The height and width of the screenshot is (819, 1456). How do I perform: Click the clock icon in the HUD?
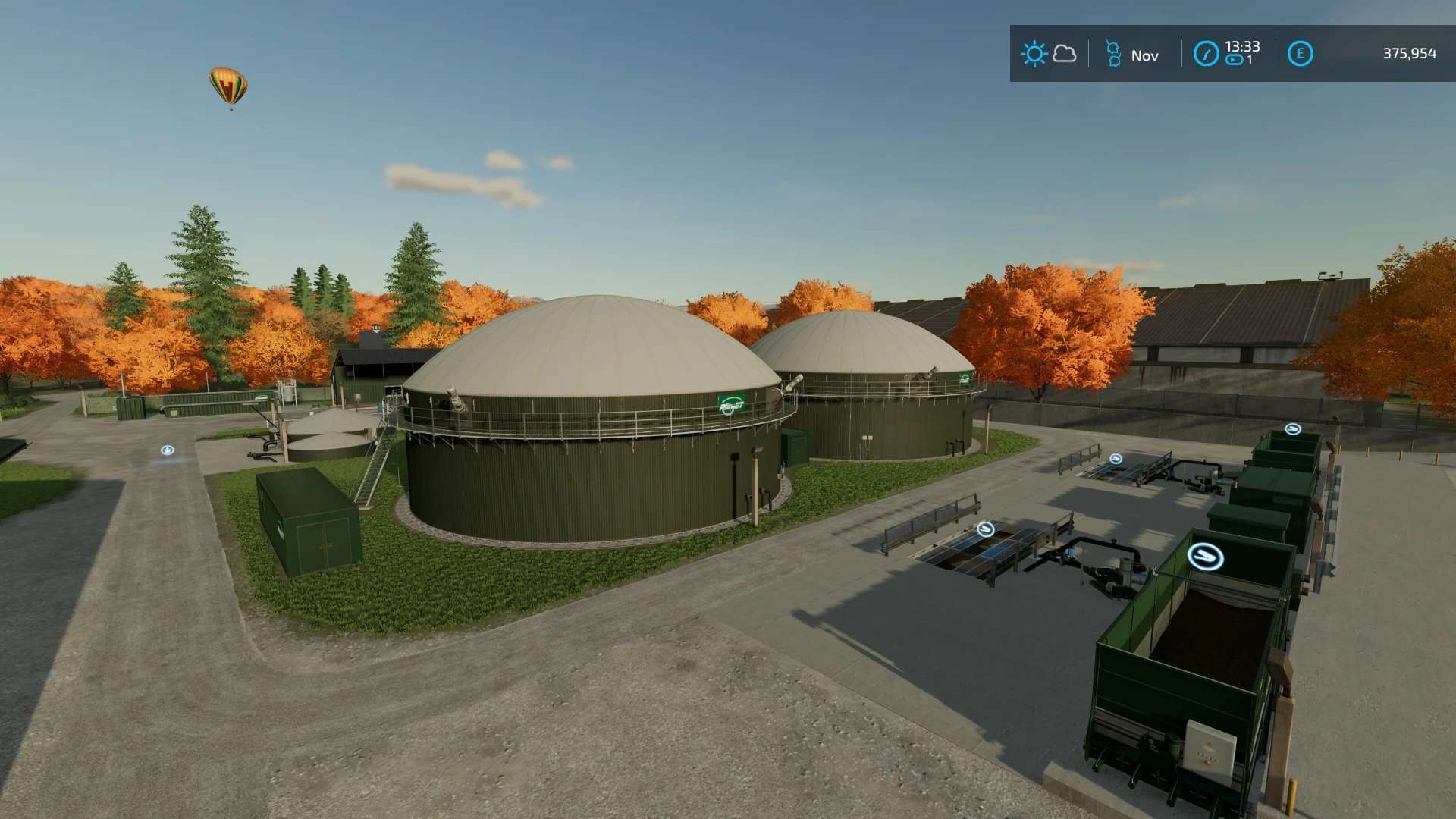(x=1206, y=54)
